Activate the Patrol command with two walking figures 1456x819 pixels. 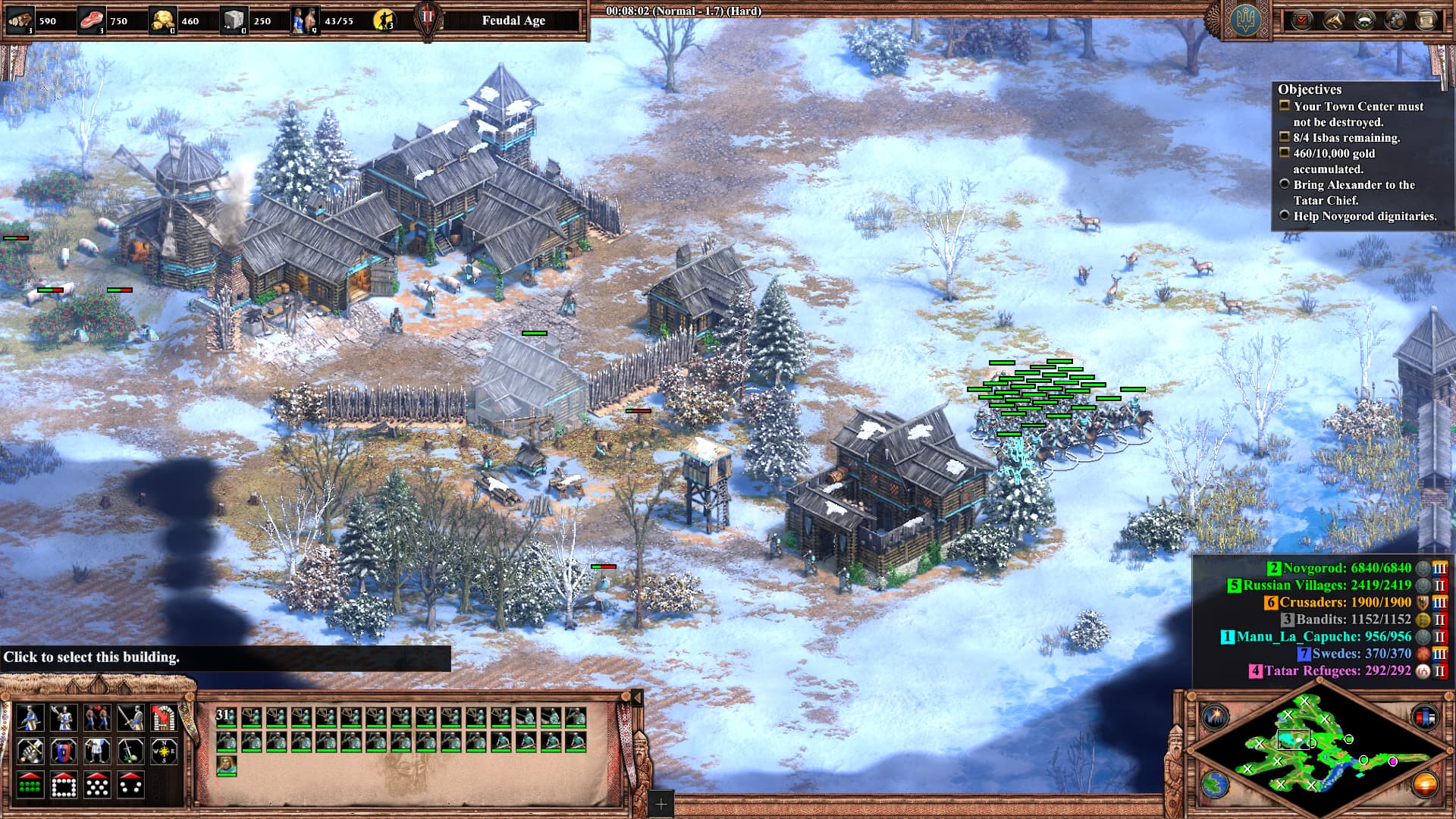pyautogui.click(x=97, y=717)
